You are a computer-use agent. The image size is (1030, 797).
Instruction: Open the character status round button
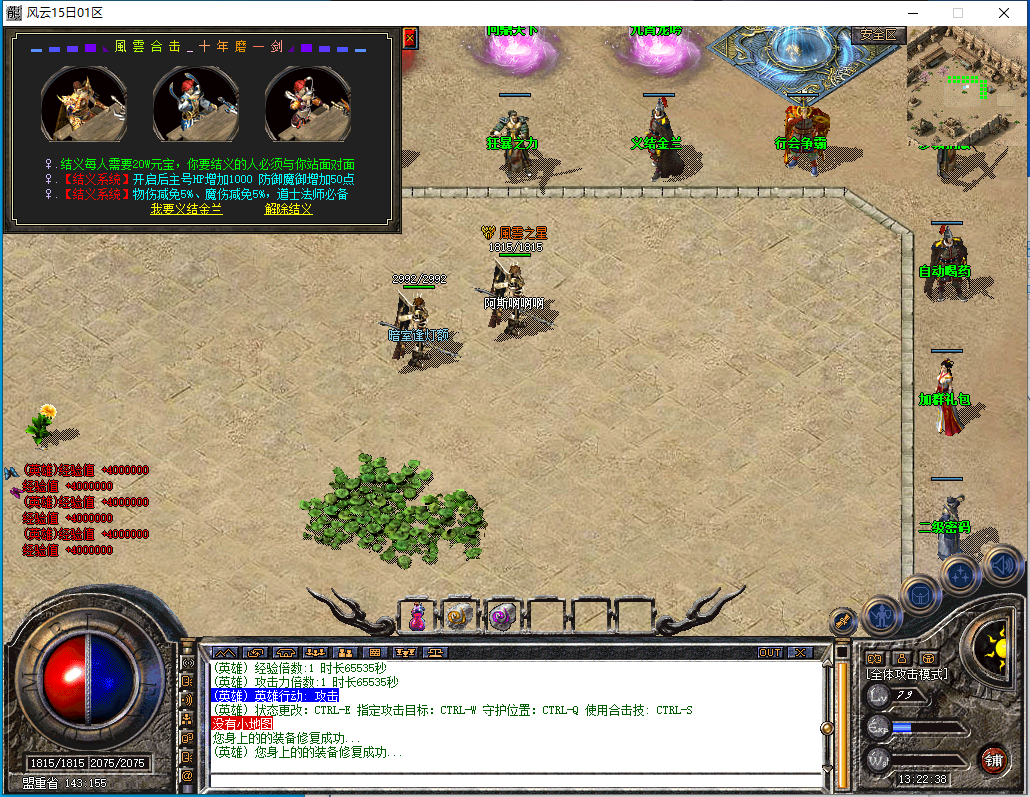click(882, 613)
